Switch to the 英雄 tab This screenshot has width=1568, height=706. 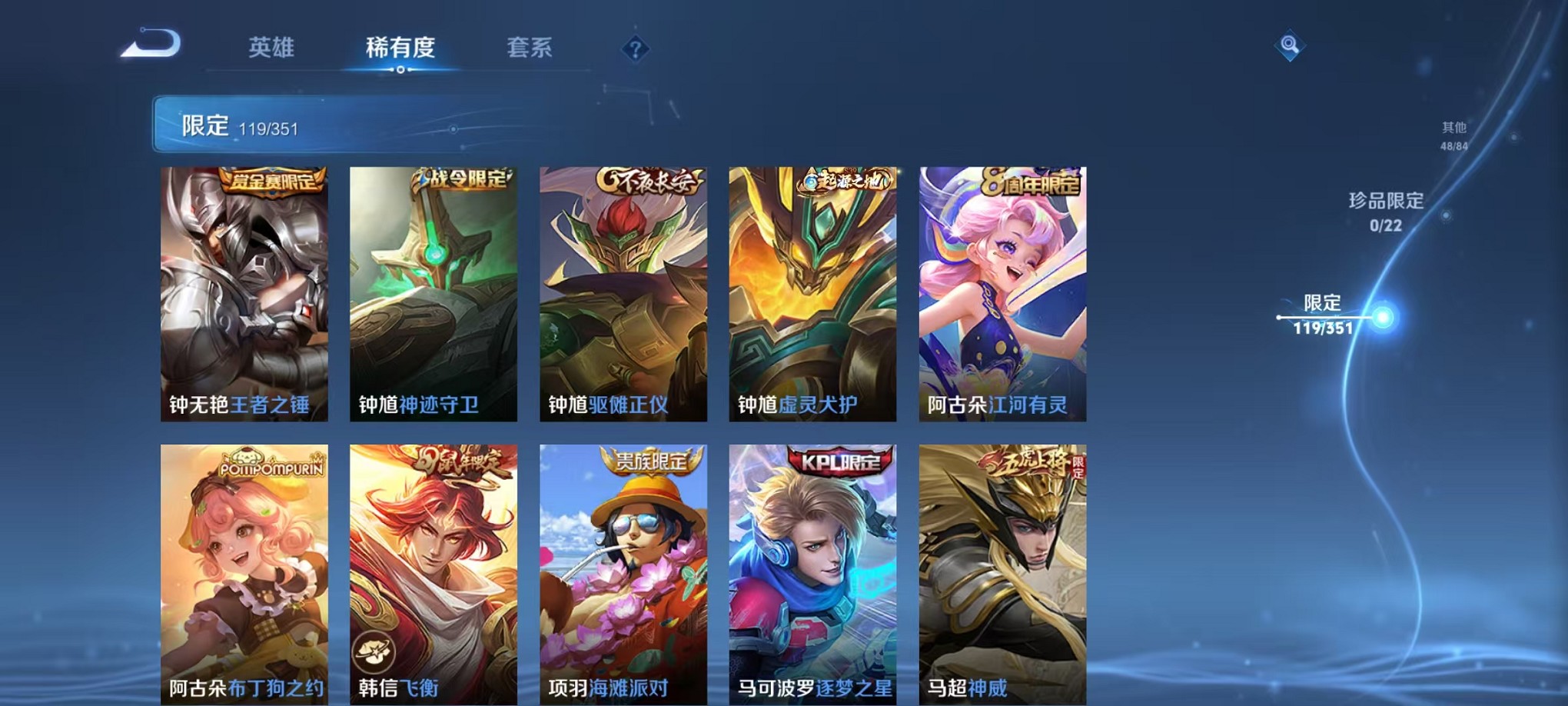coord(272,48)
